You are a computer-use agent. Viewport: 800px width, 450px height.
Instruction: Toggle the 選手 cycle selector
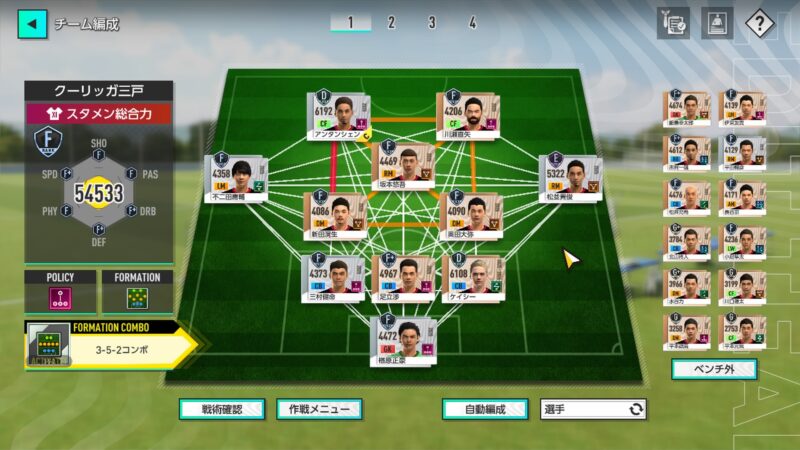click(x=593, y=409)
